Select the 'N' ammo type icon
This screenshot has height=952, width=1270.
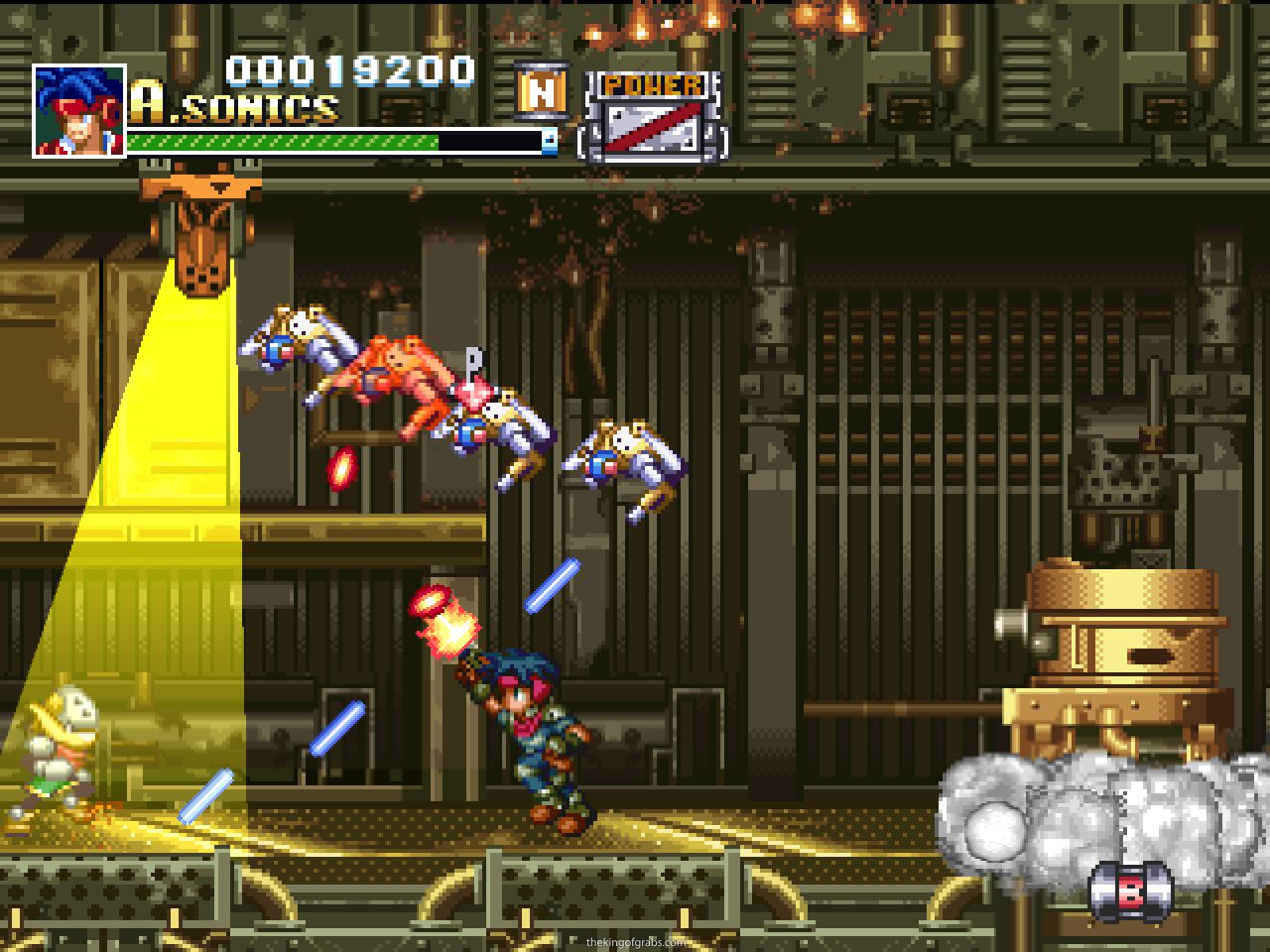pos(541,94)
